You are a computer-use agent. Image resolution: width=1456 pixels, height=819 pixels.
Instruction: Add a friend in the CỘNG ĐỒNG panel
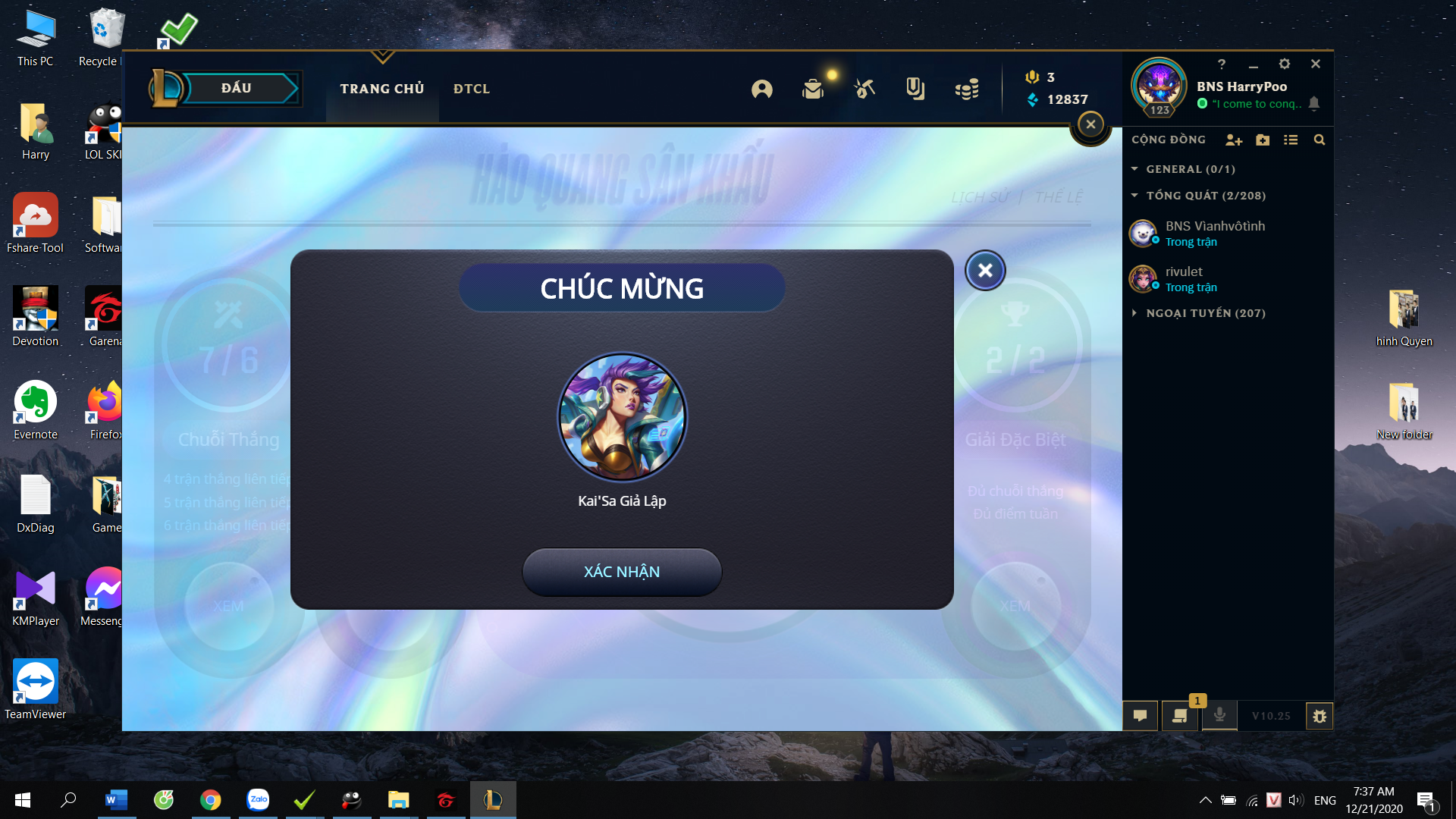1234,140
